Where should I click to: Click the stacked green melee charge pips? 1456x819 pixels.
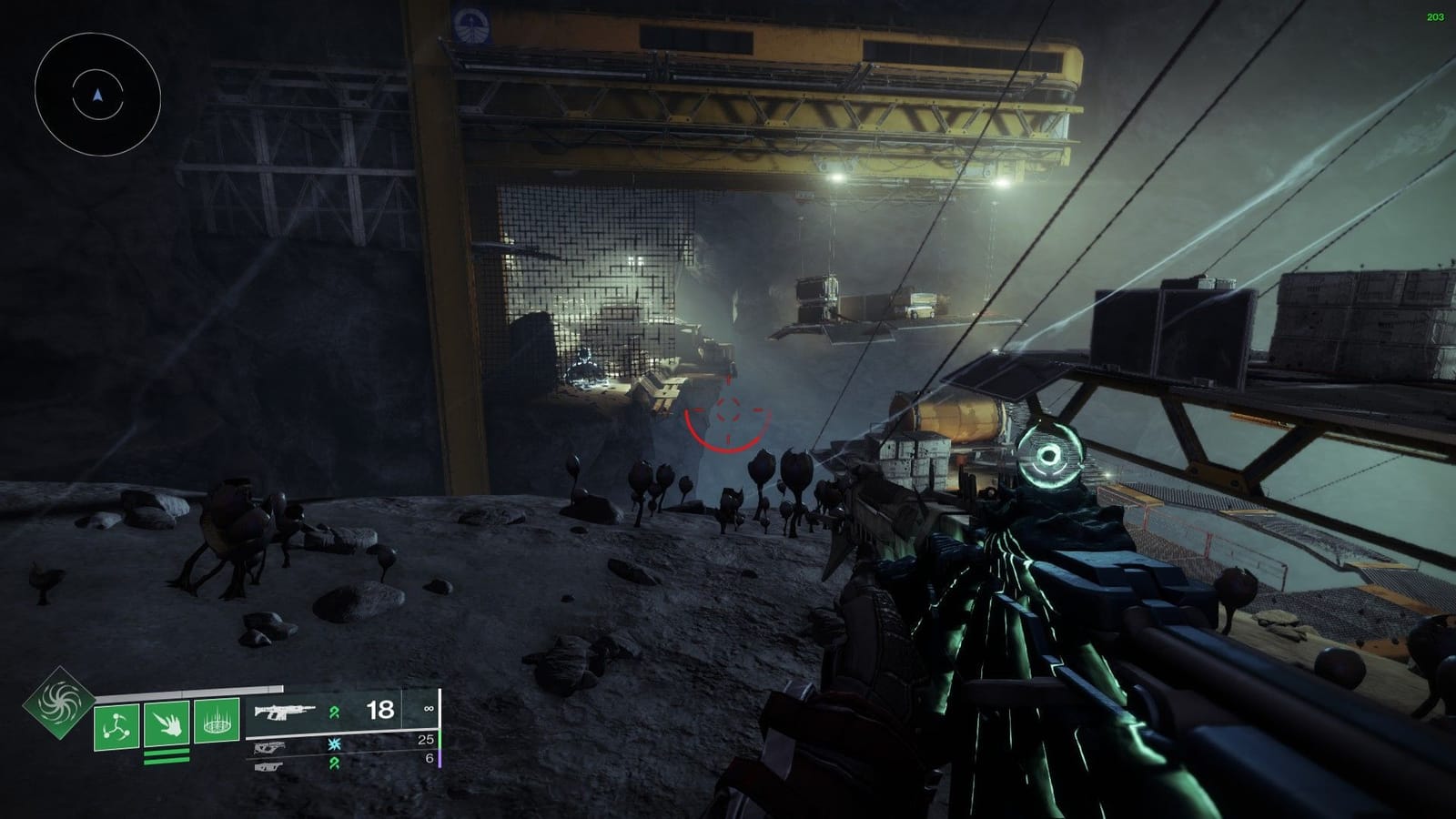click(x=166, y=756)
